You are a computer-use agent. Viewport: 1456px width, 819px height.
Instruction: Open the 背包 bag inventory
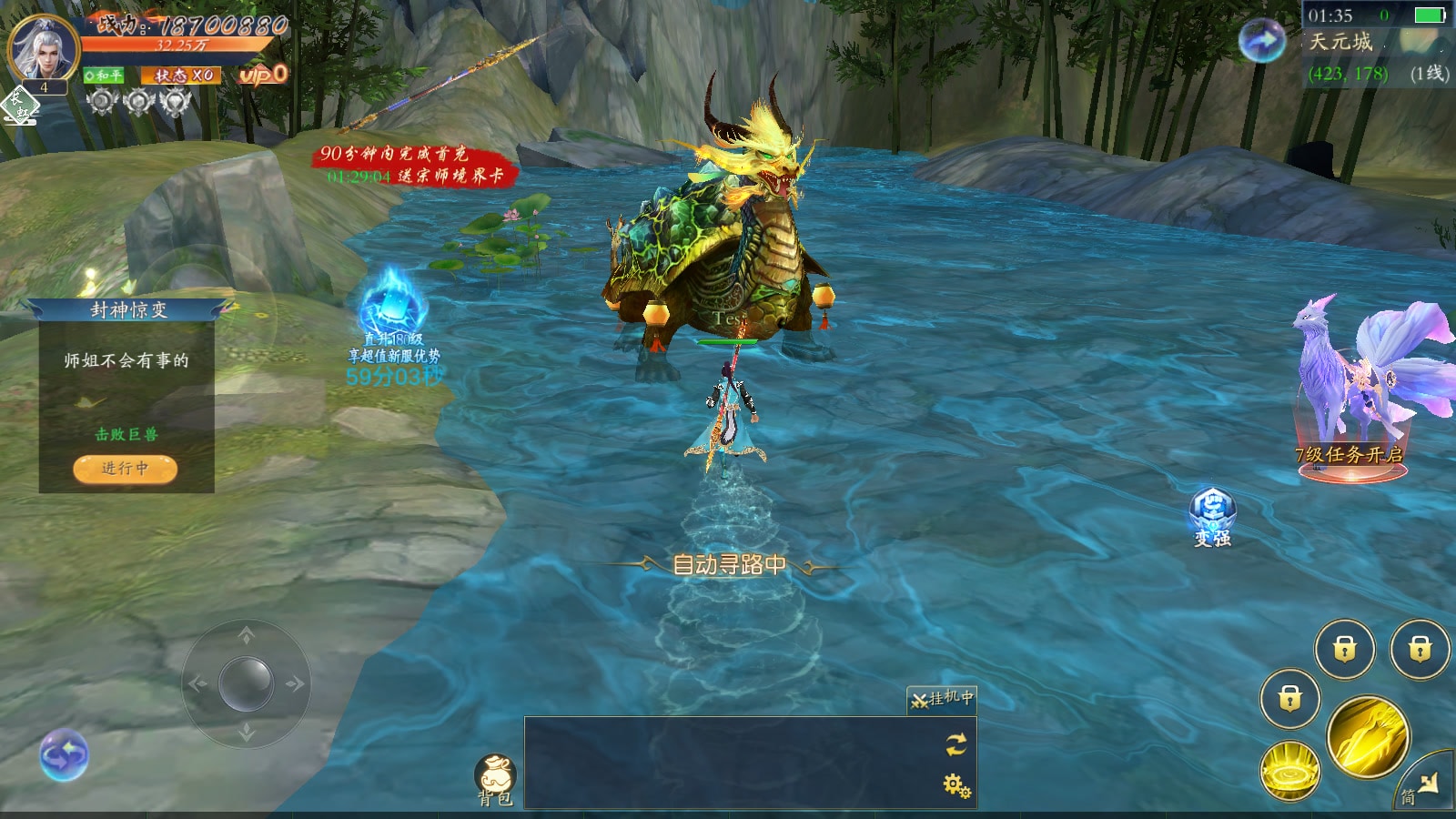pos(496,779)
